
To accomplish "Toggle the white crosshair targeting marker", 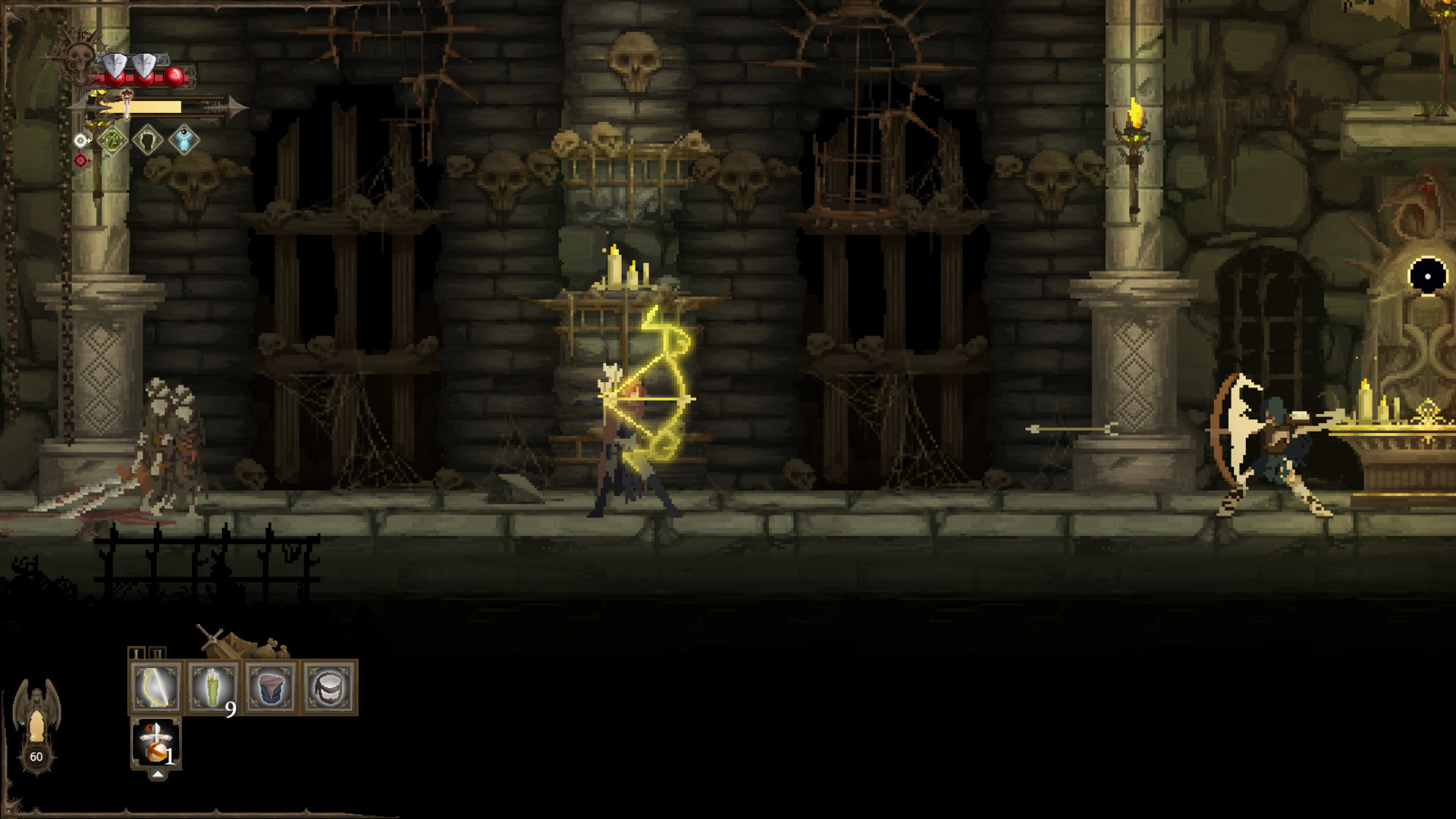I will click(x=80, y=140).
